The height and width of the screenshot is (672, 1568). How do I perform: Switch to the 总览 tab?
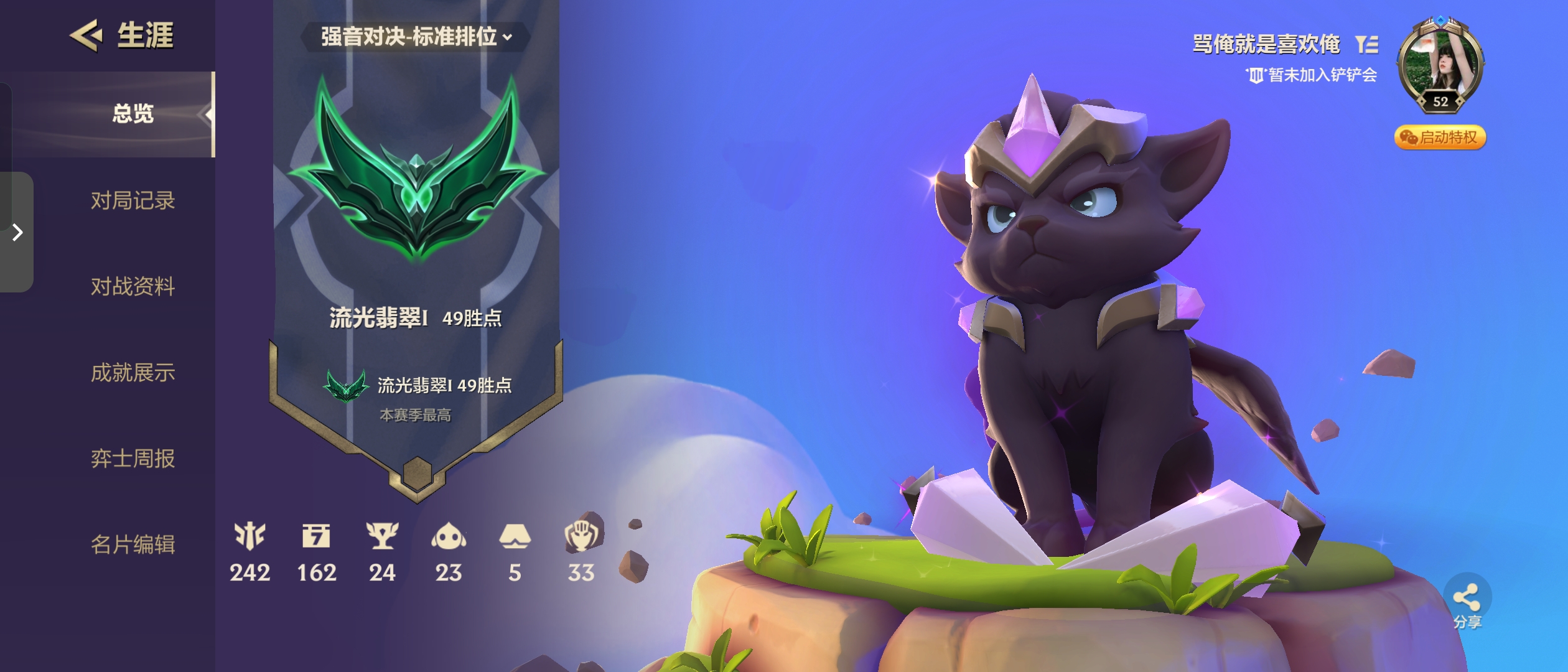[x=133, y=114]
